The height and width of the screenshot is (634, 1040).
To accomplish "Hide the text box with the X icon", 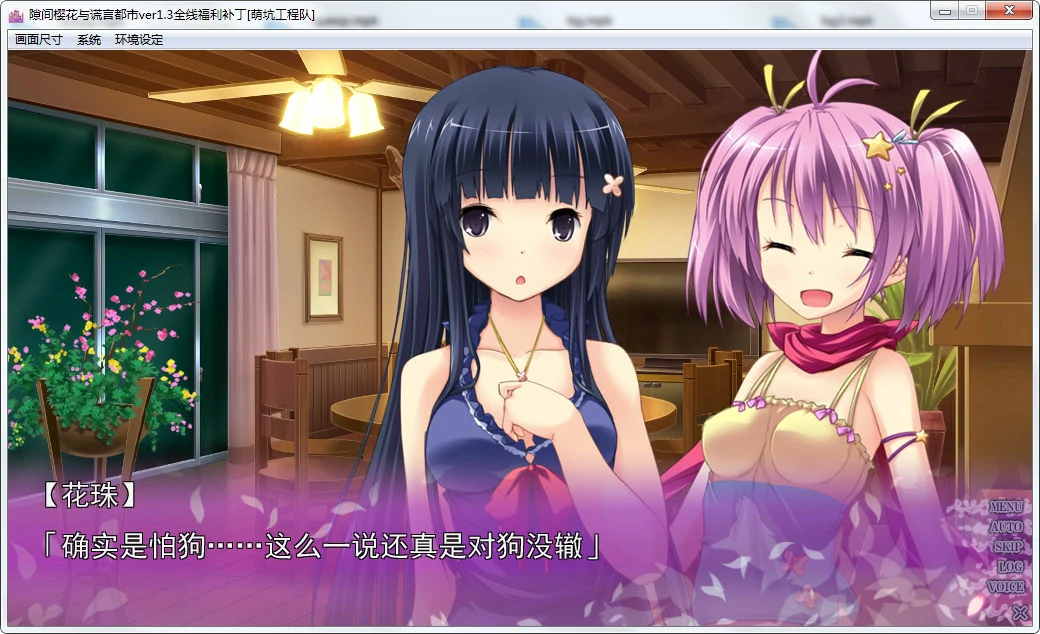I will [1019, 611].
